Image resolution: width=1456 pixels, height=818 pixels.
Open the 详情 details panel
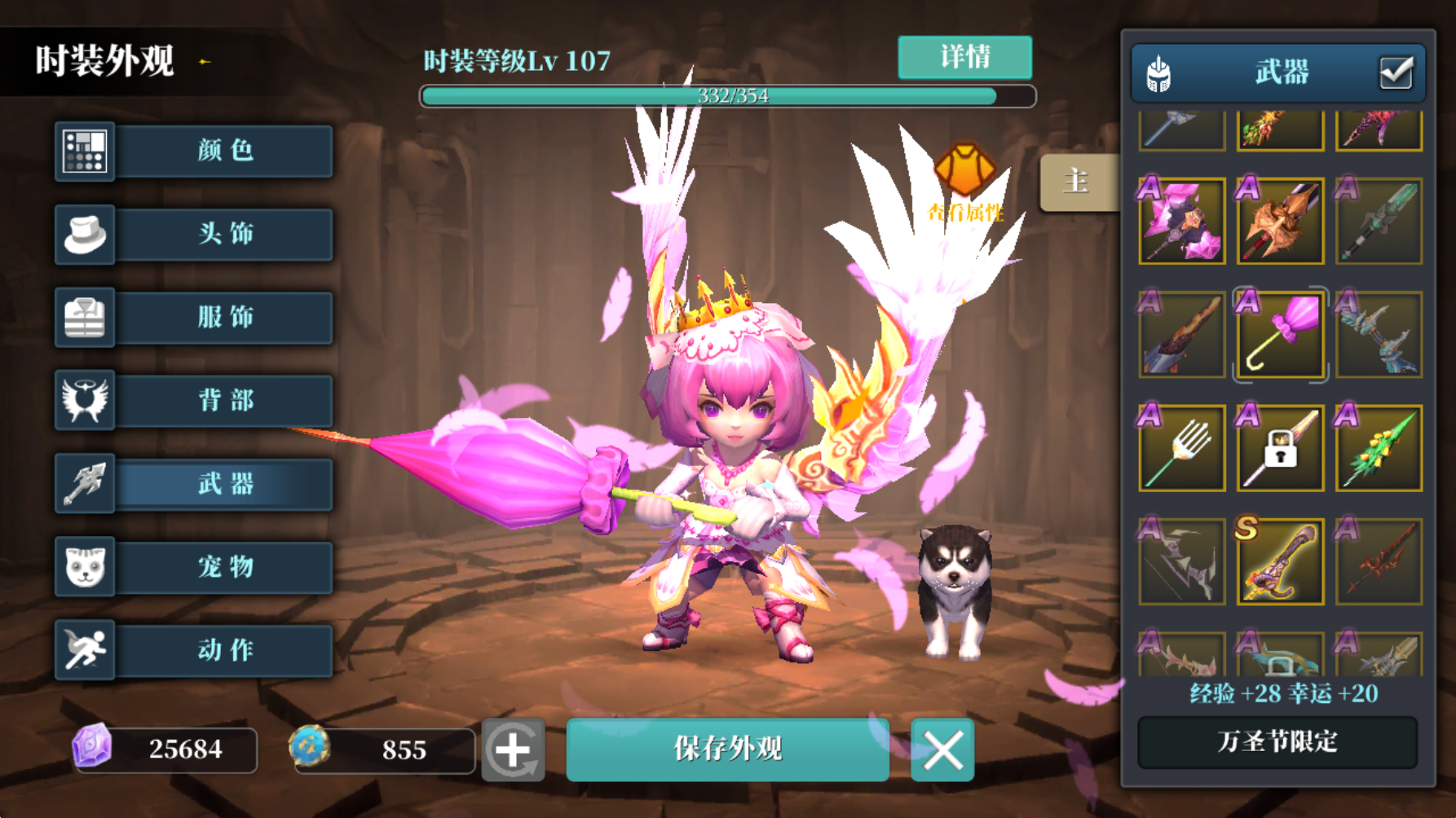coord(964,57)
